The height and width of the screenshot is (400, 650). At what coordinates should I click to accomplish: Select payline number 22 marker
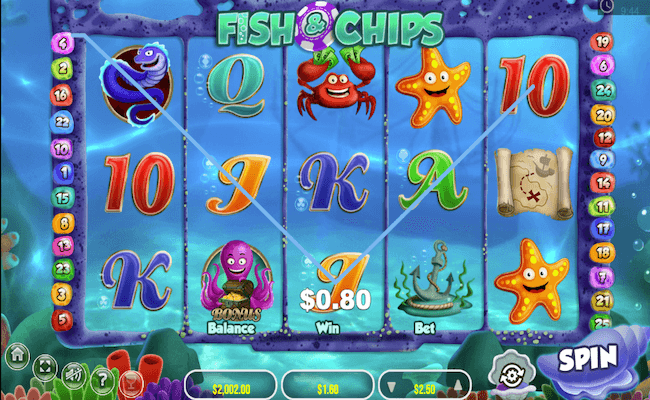pyautogui.click(x=62, y=121)
